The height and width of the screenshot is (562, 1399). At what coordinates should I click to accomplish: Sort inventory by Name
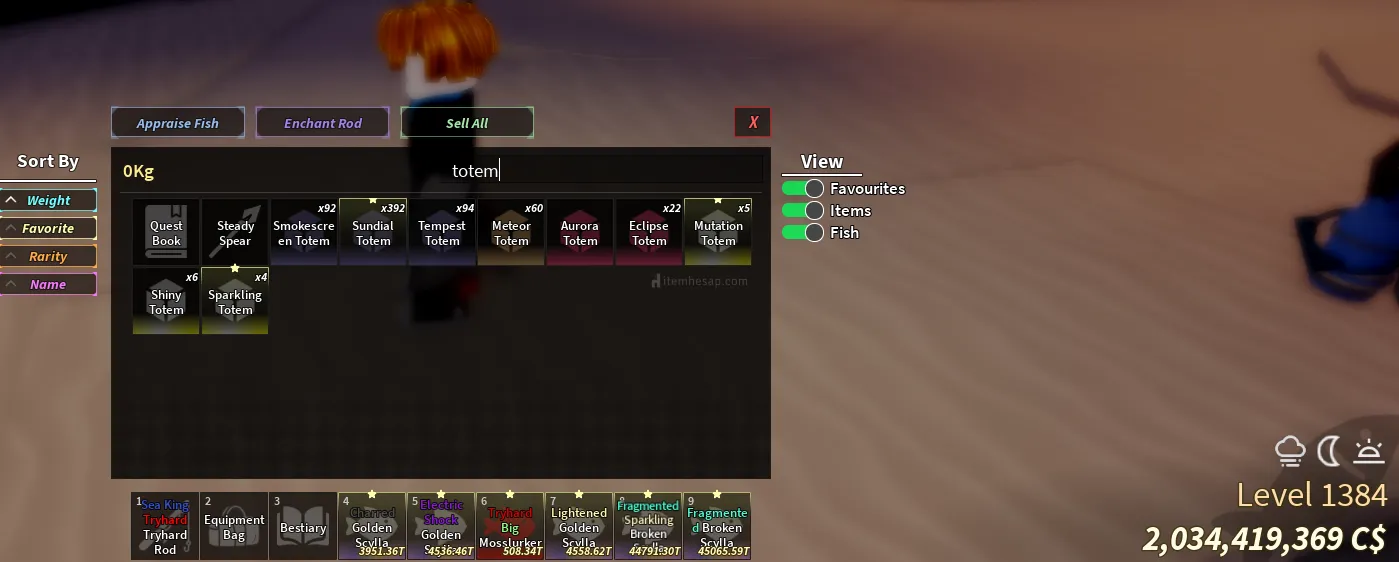[48, 284]
